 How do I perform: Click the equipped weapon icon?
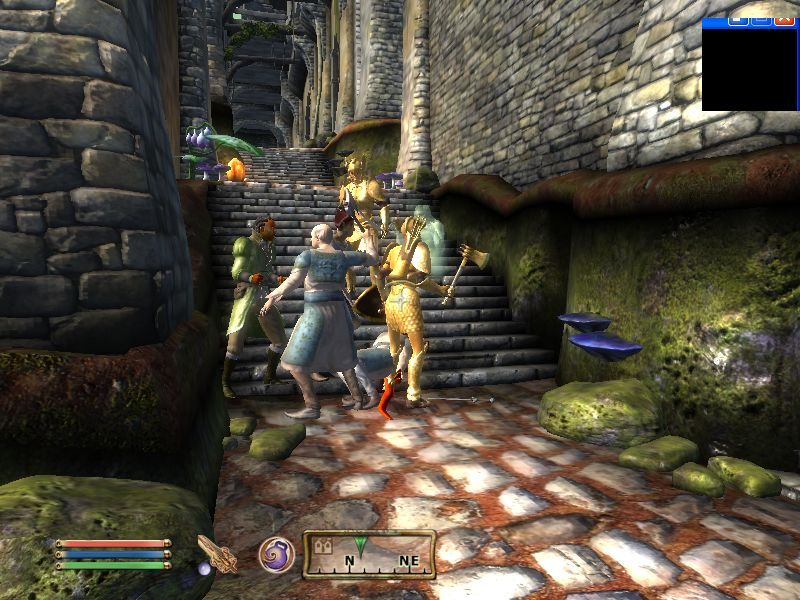click(x=216, y=553)
